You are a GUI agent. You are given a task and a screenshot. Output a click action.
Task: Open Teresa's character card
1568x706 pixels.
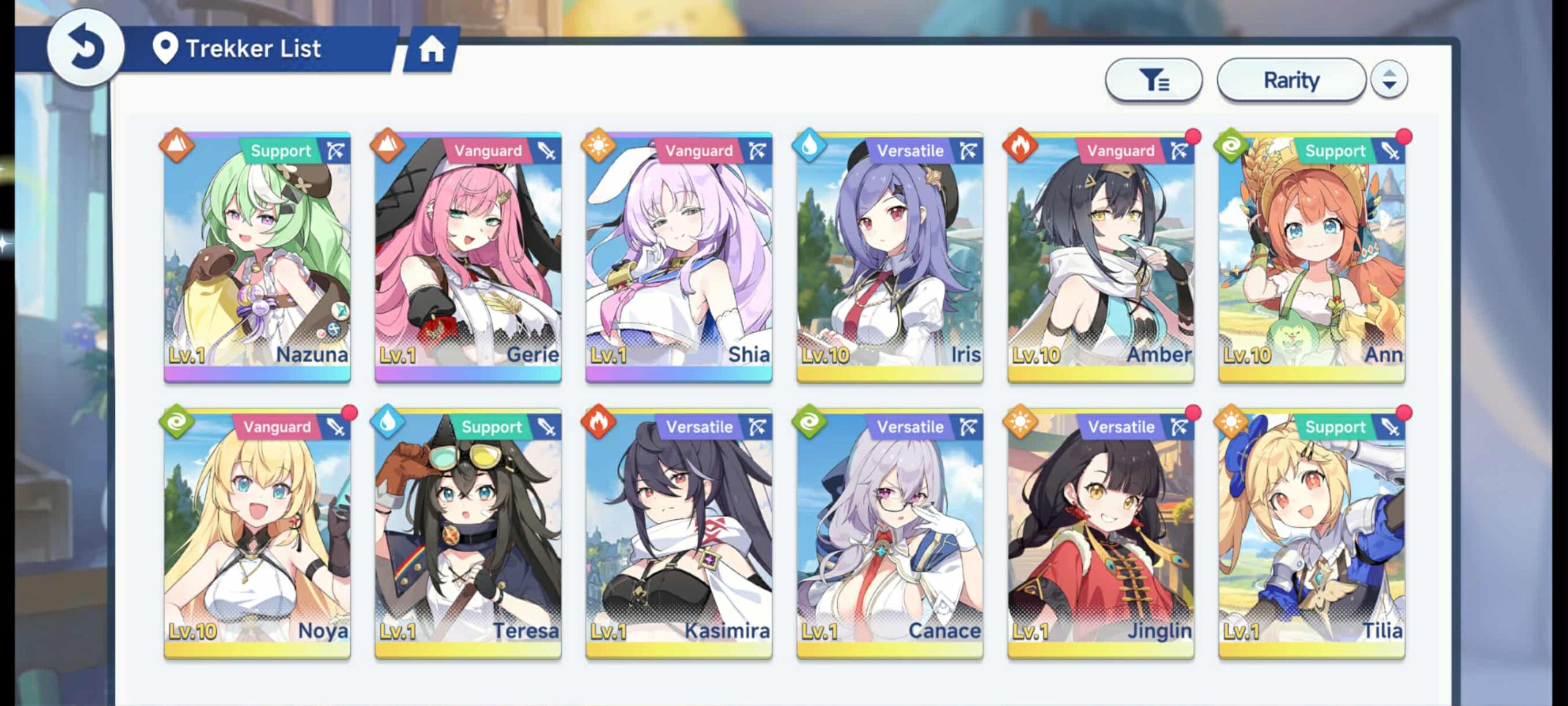click(468, 534)
